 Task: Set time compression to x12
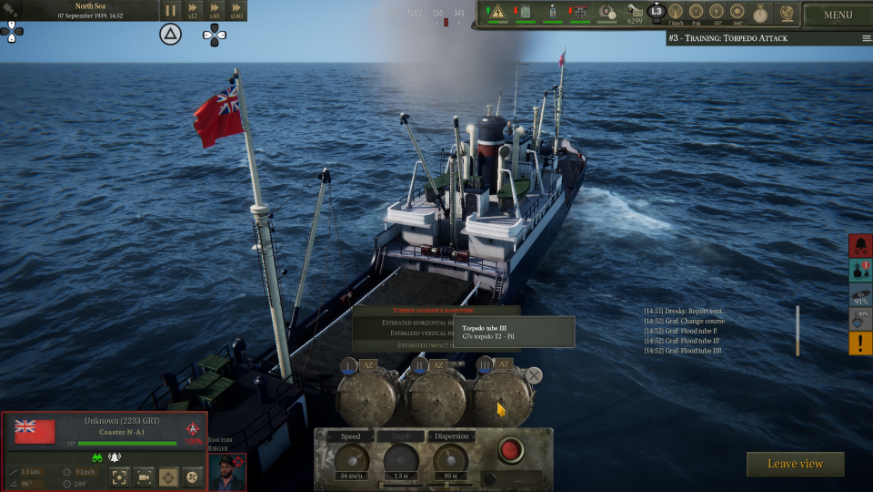click(x=193, y=10)
